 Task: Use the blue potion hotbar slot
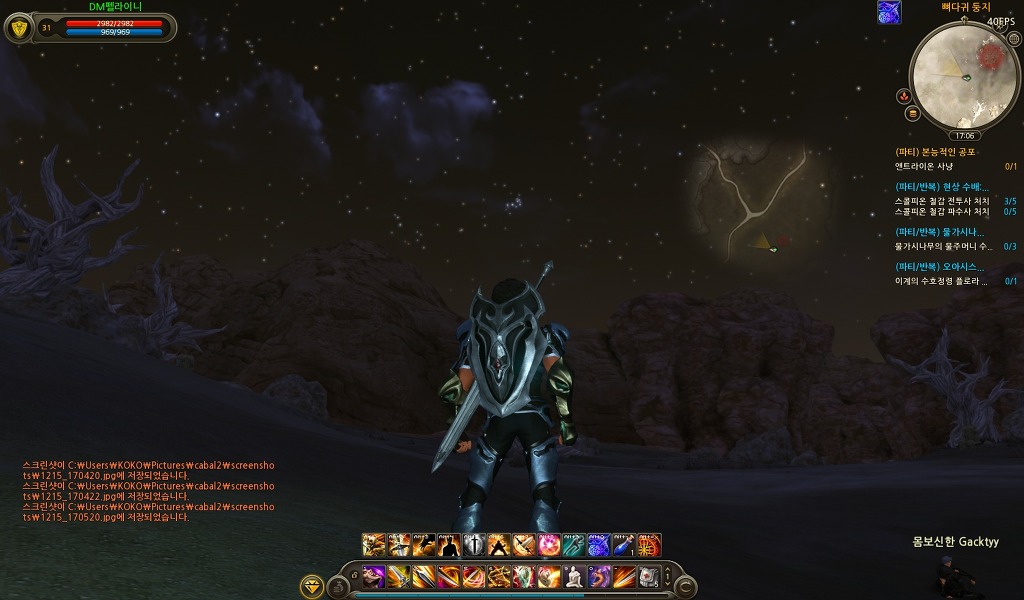(x=623, y=546)
